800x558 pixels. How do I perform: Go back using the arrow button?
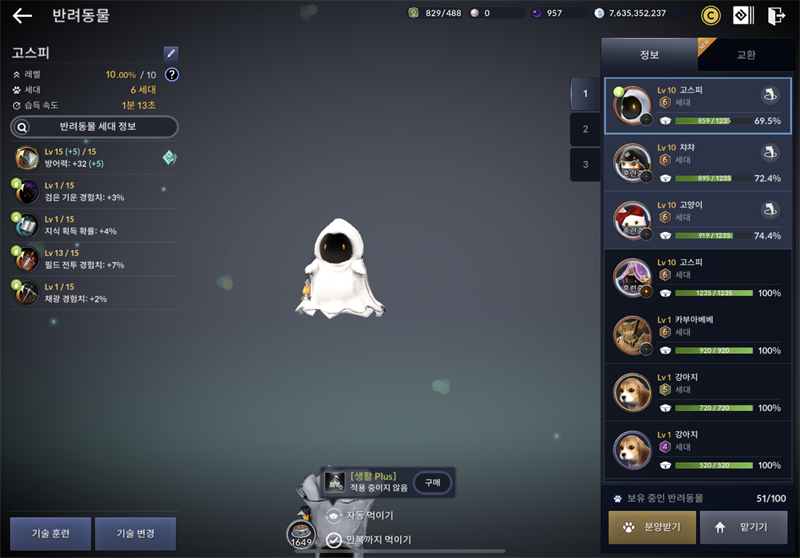coord(22,16)
